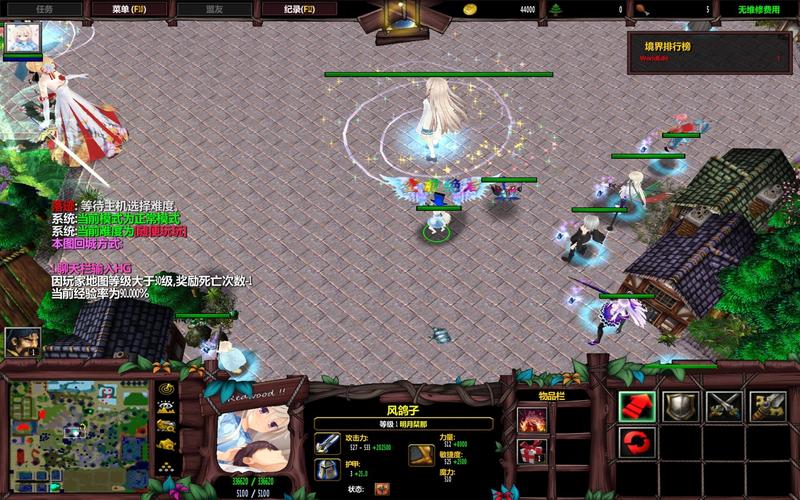Activate the red arrows move command
Image resolution: width=800 pixels, height=500 pixels.
tap(635, 405)
